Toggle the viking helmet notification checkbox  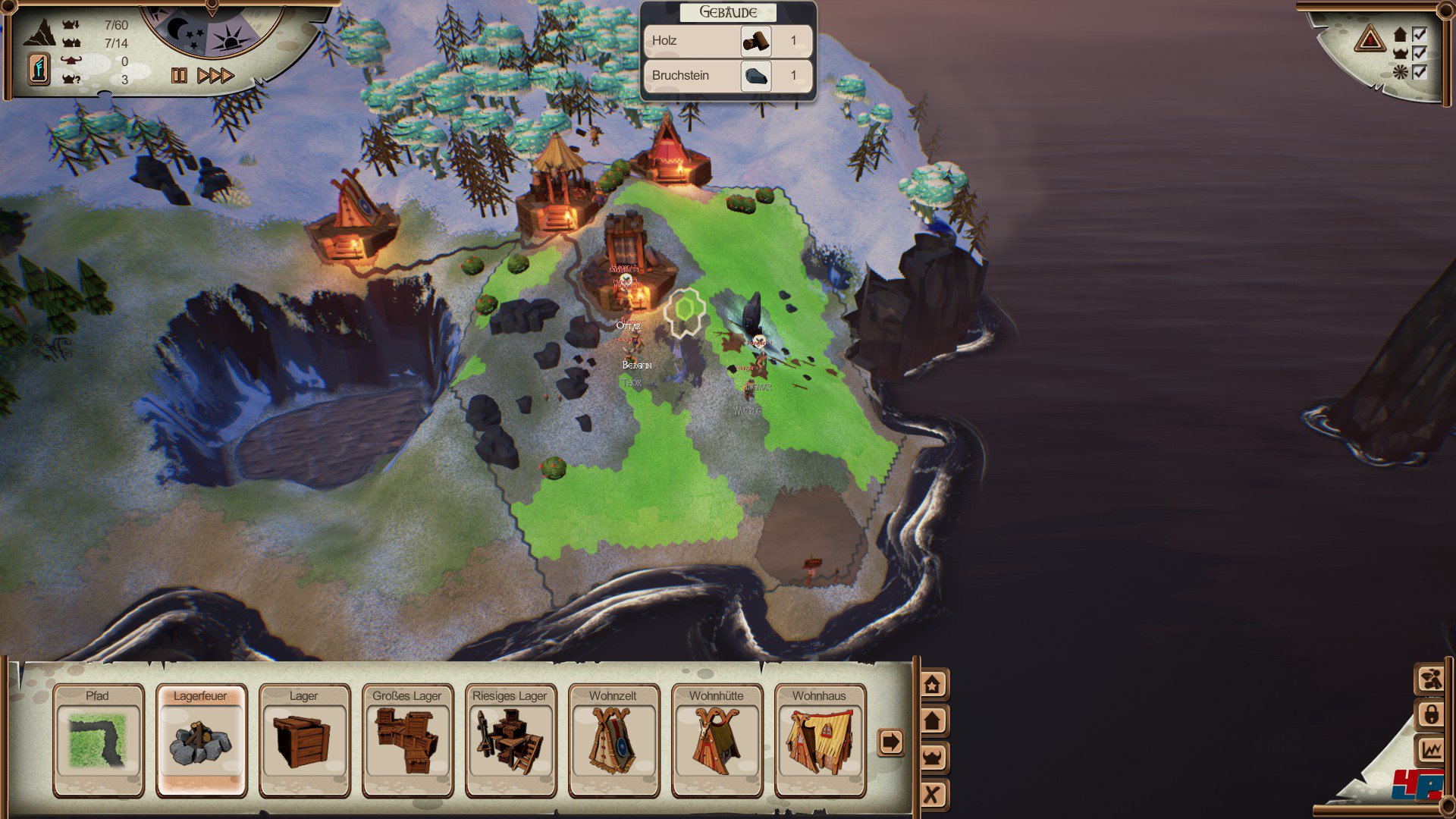pyautogui.click(x=1419, y=53)
